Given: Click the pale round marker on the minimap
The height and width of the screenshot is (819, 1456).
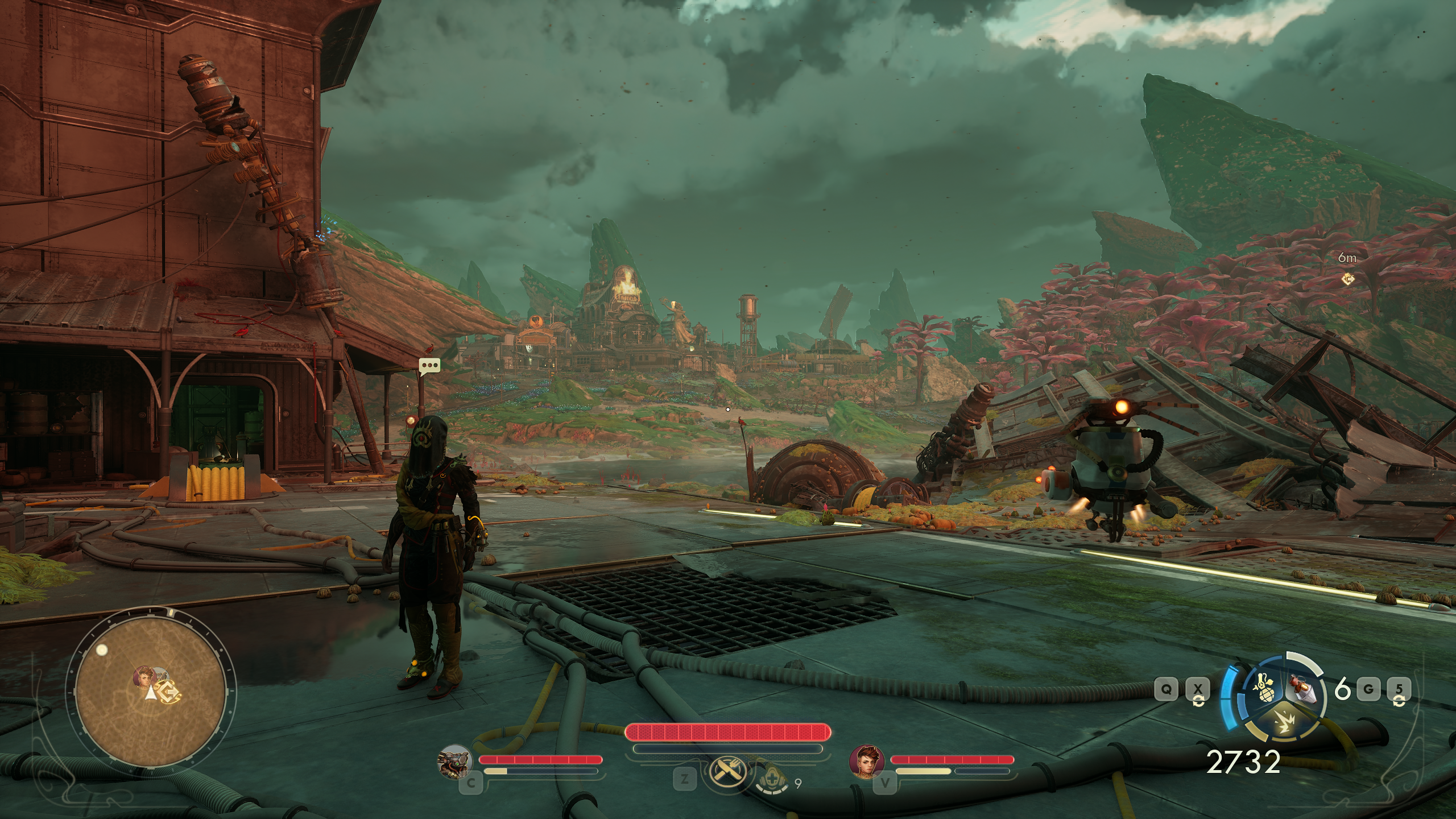Looking at the screenshot, I should [x=102, y=650].
